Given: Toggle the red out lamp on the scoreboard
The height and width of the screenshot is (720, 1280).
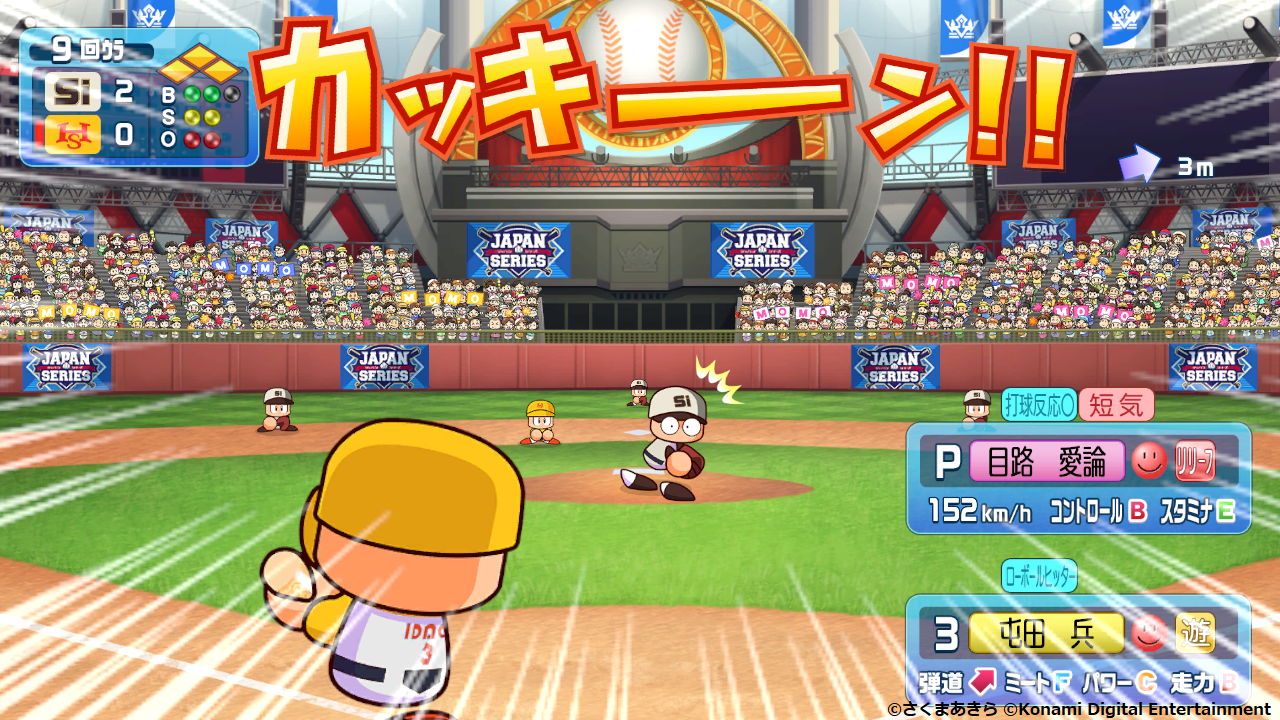Looking at the screenshot, I should coord(192,139).
